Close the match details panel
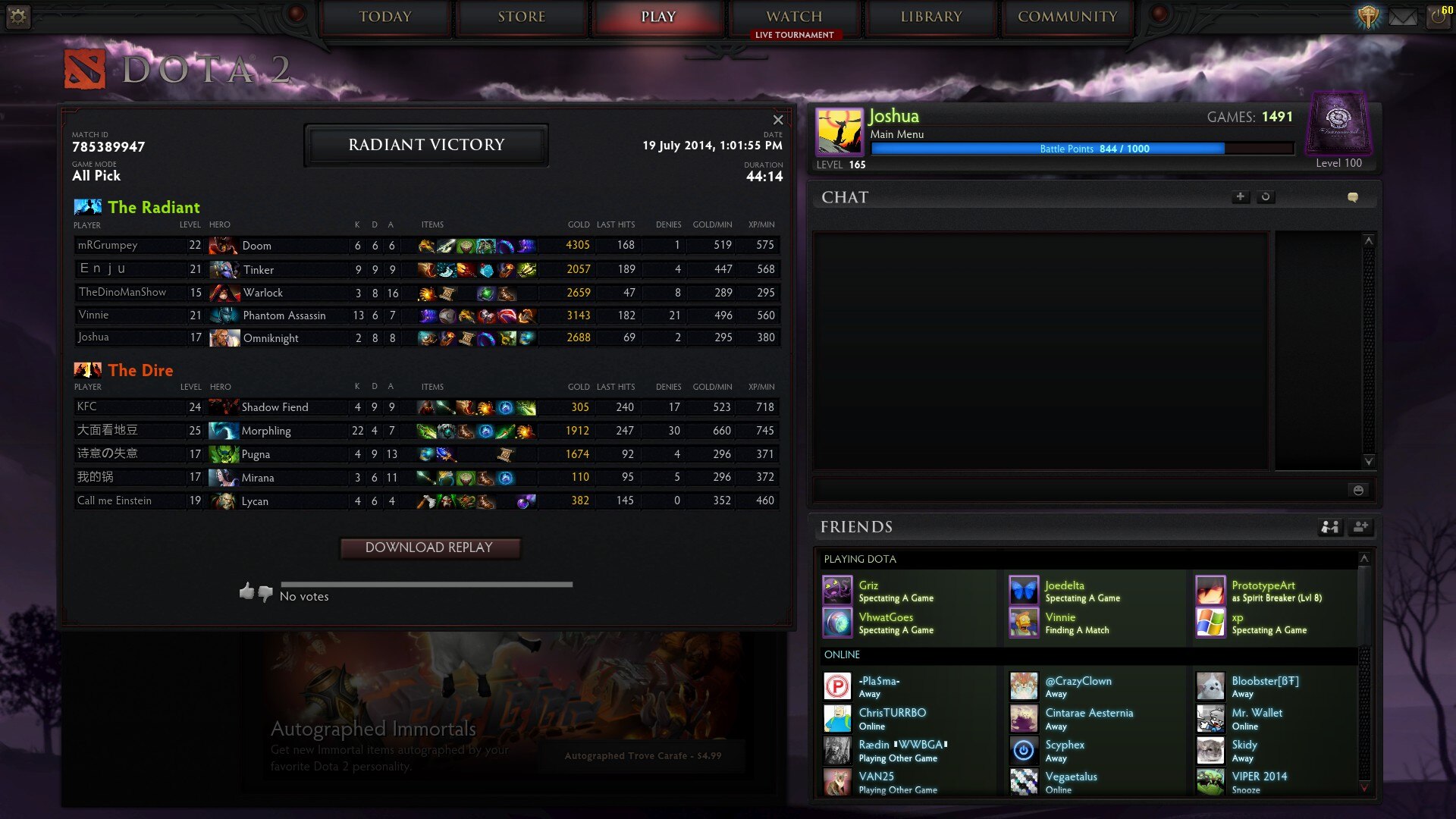Screen dimensions: 1456x819 tap(778, 120)
